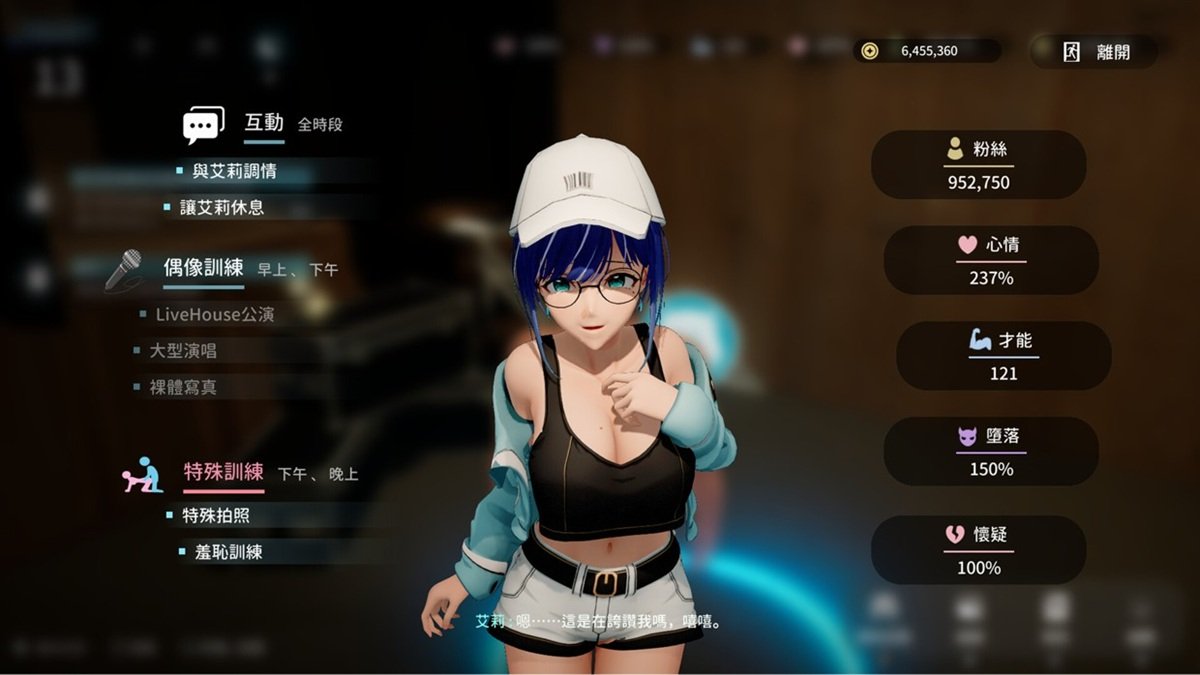Open the 特殊訓練 special training header
Screen dimensions: 1200x675
pos(223,472)
